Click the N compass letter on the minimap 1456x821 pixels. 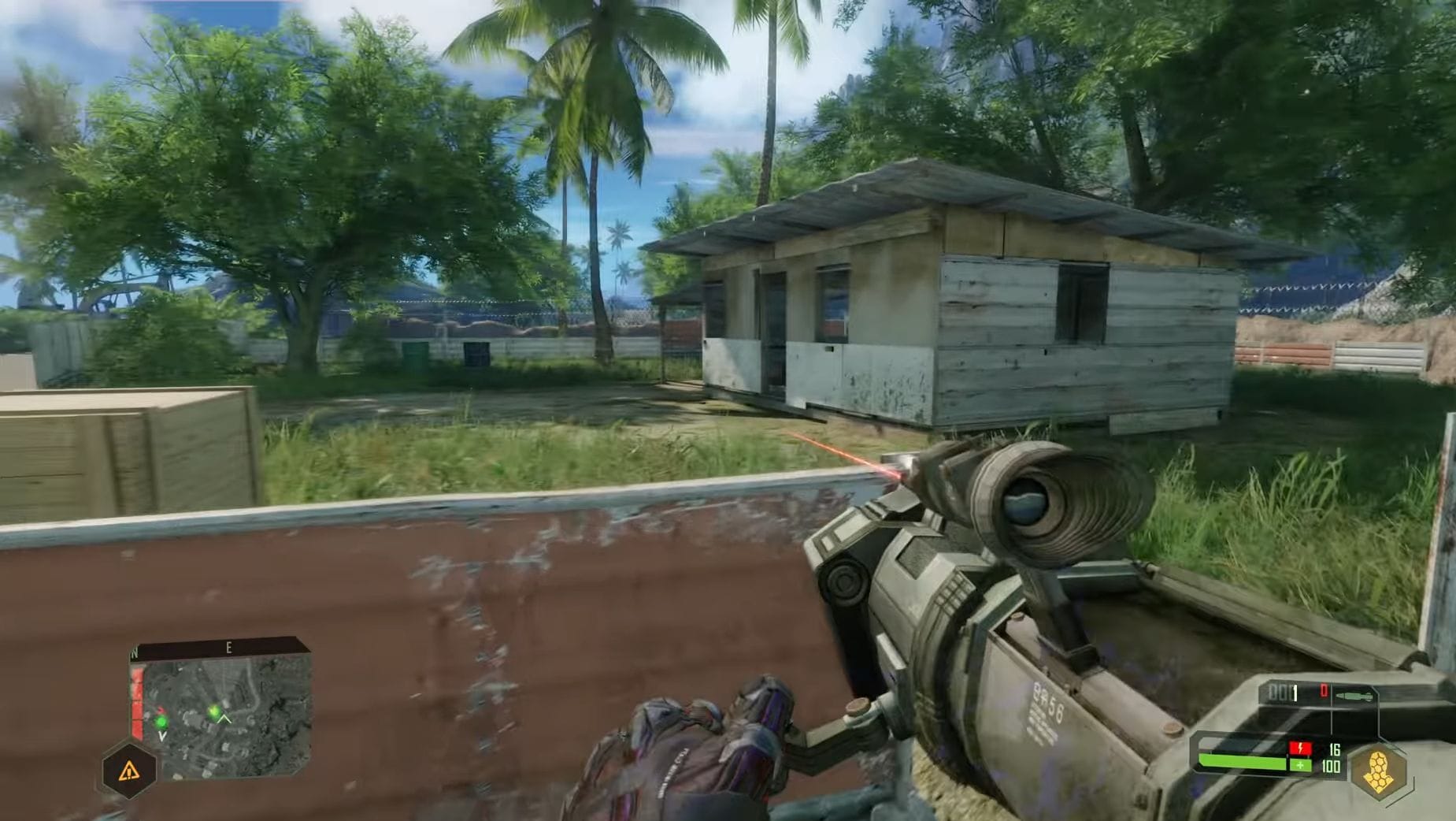tap(134, 652)
